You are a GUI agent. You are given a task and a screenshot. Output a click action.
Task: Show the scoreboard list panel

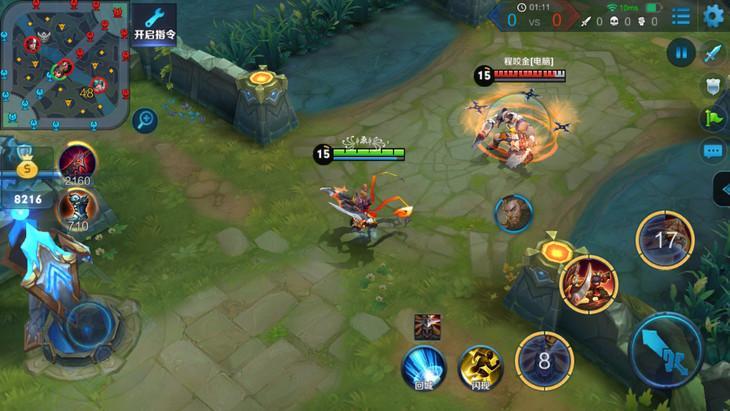pyautogui.click(x=681, y=16)
